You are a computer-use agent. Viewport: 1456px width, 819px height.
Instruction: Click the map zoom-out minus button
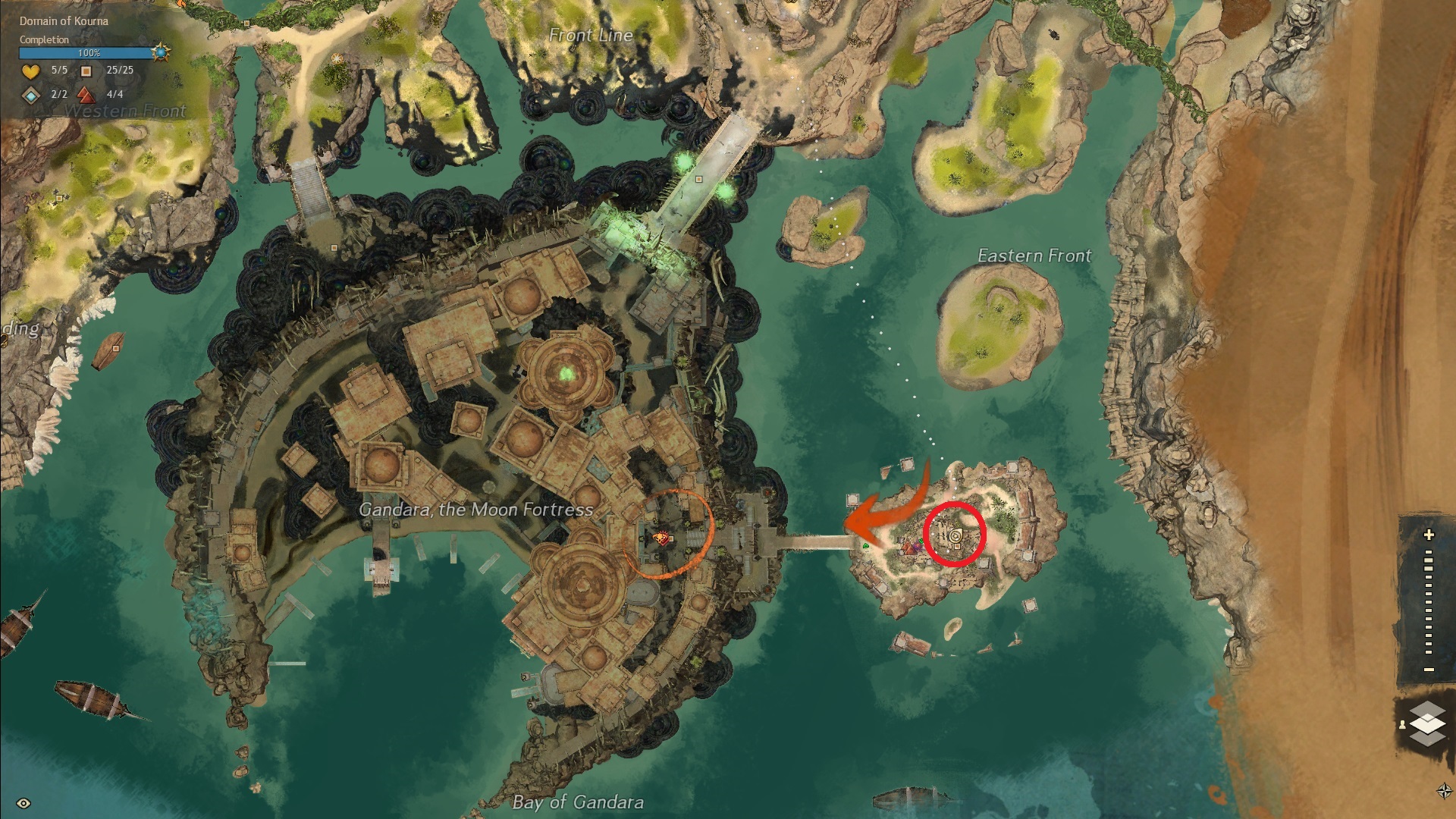(1429, 670)
